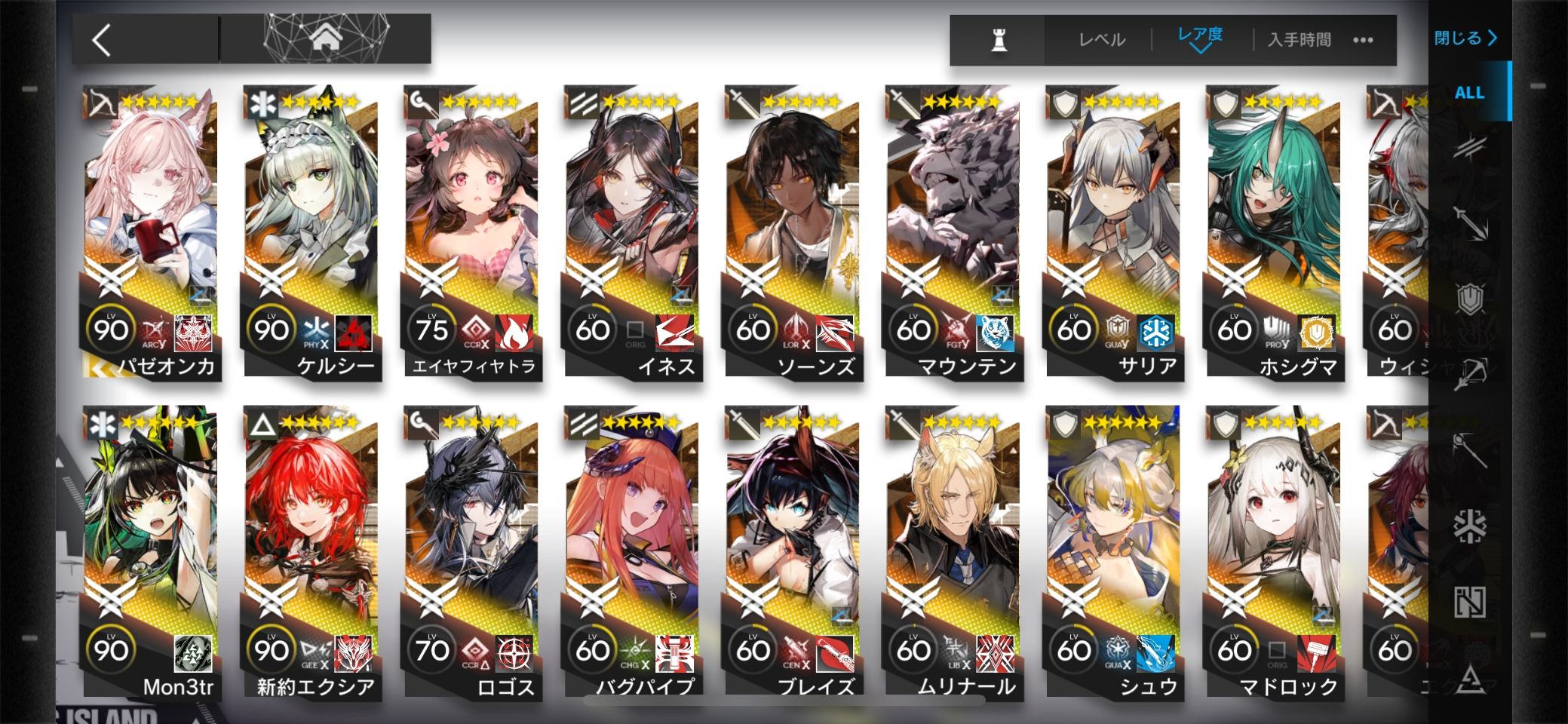Choose the ケルシー operator card
The width and height of the screenshot is (1568, 724).
[311, 226]
